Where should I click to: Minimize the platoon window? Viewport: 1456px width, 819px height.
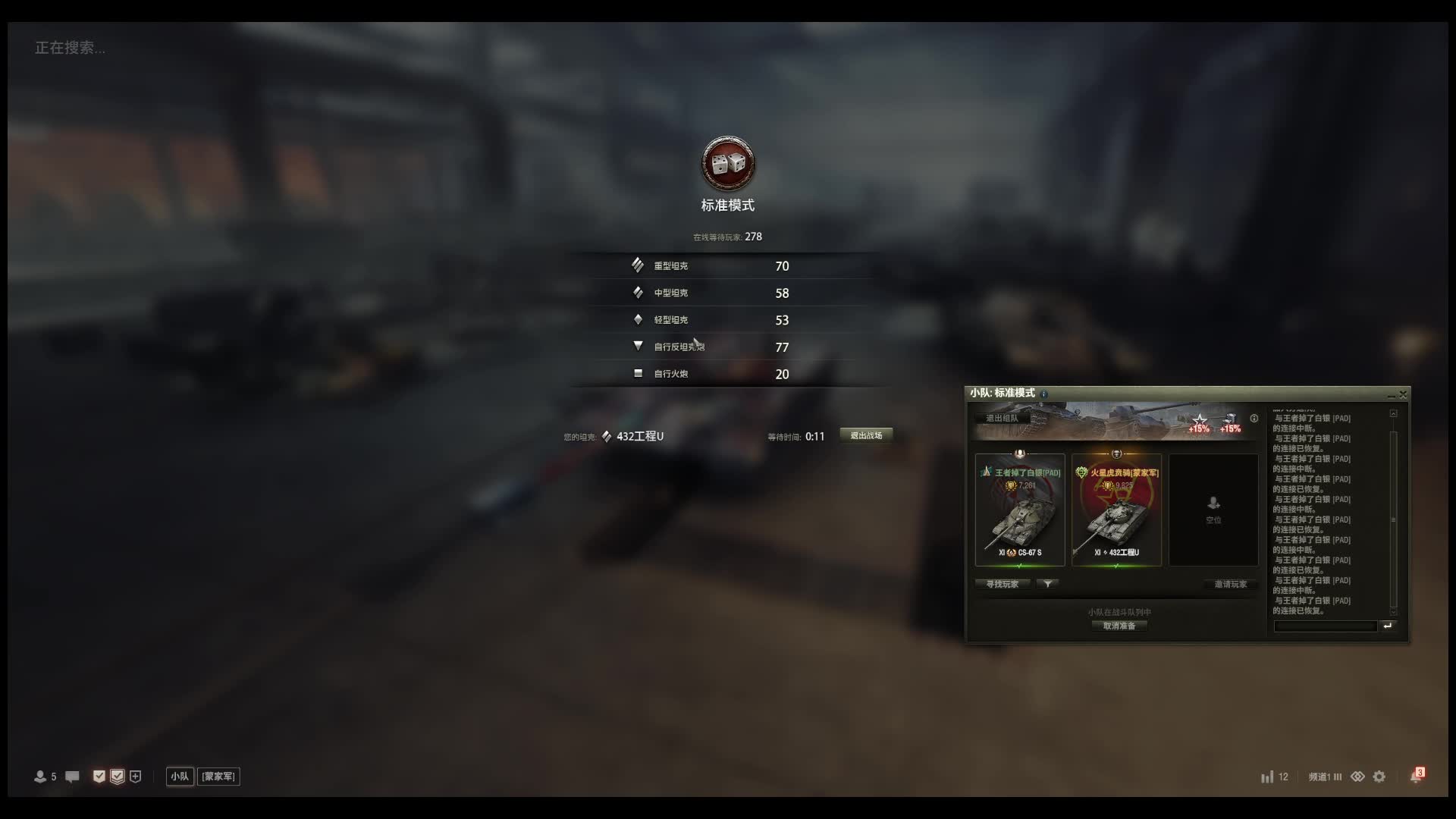coord(1392,395)
